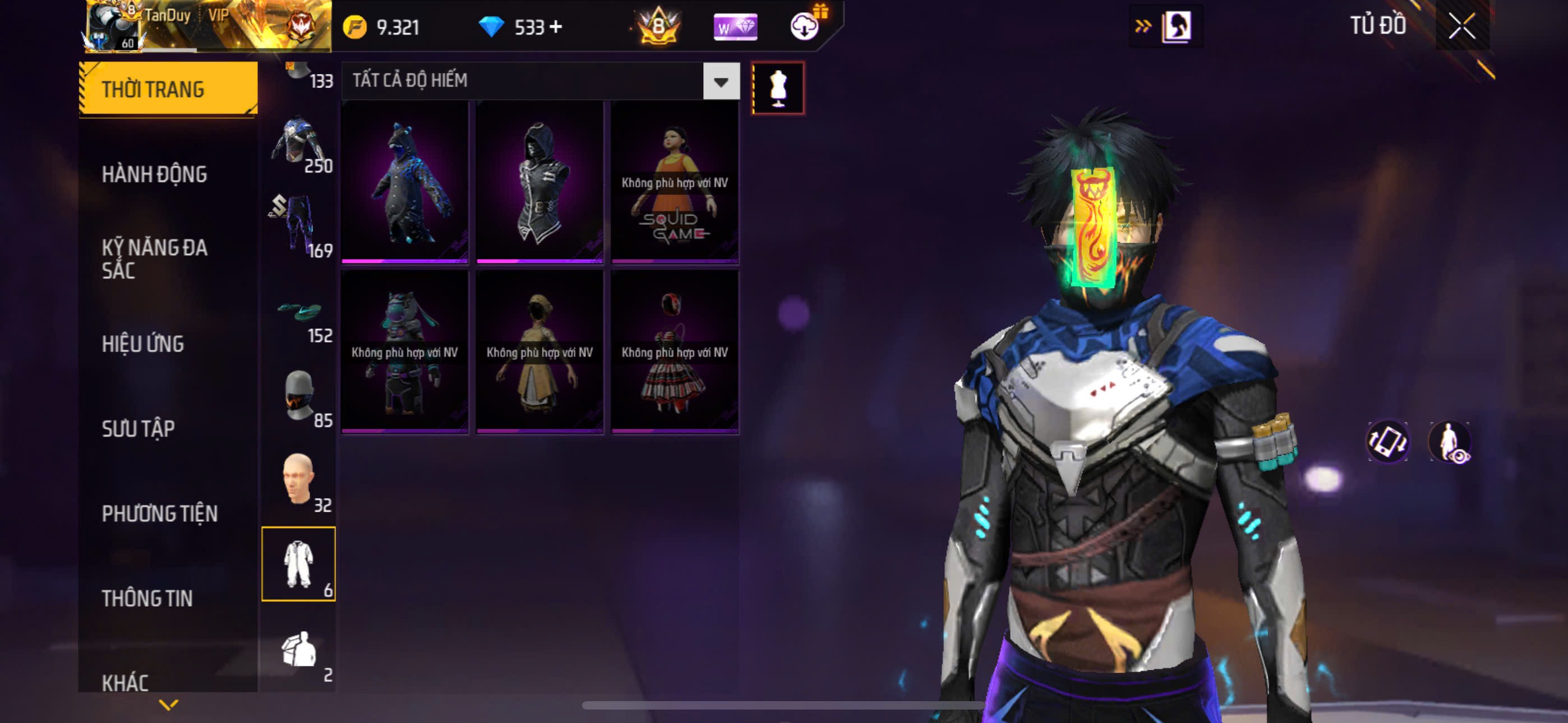Open the PHƯƠNG TIỆN category
Image resolution: width=1568 pixels, height=723 pixels.
pyautogui.click(x=159, y=513)
